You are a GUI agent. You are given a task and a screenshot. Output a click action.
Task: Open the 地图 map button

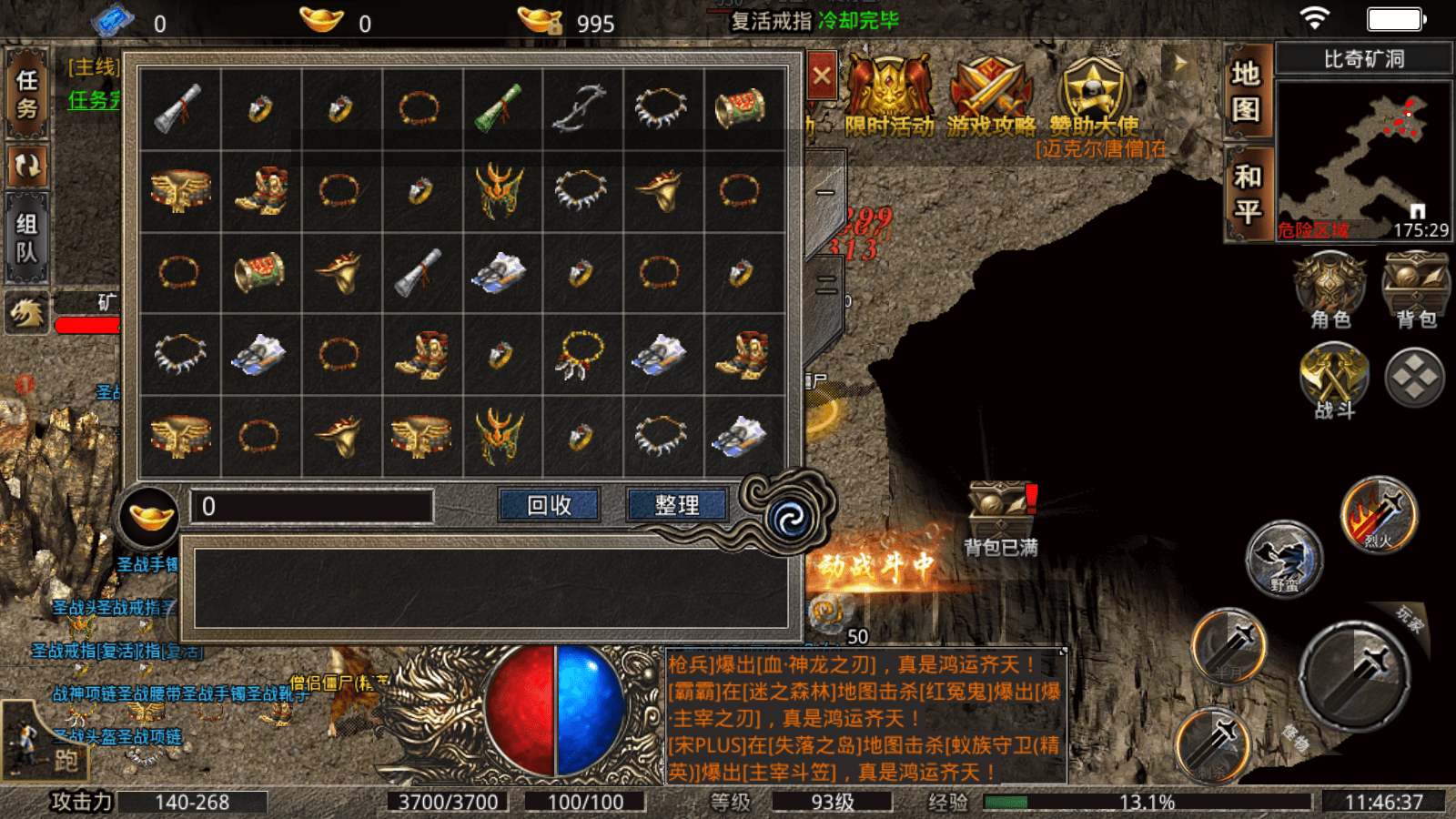pyautogui.click(x=1246, y=90)
